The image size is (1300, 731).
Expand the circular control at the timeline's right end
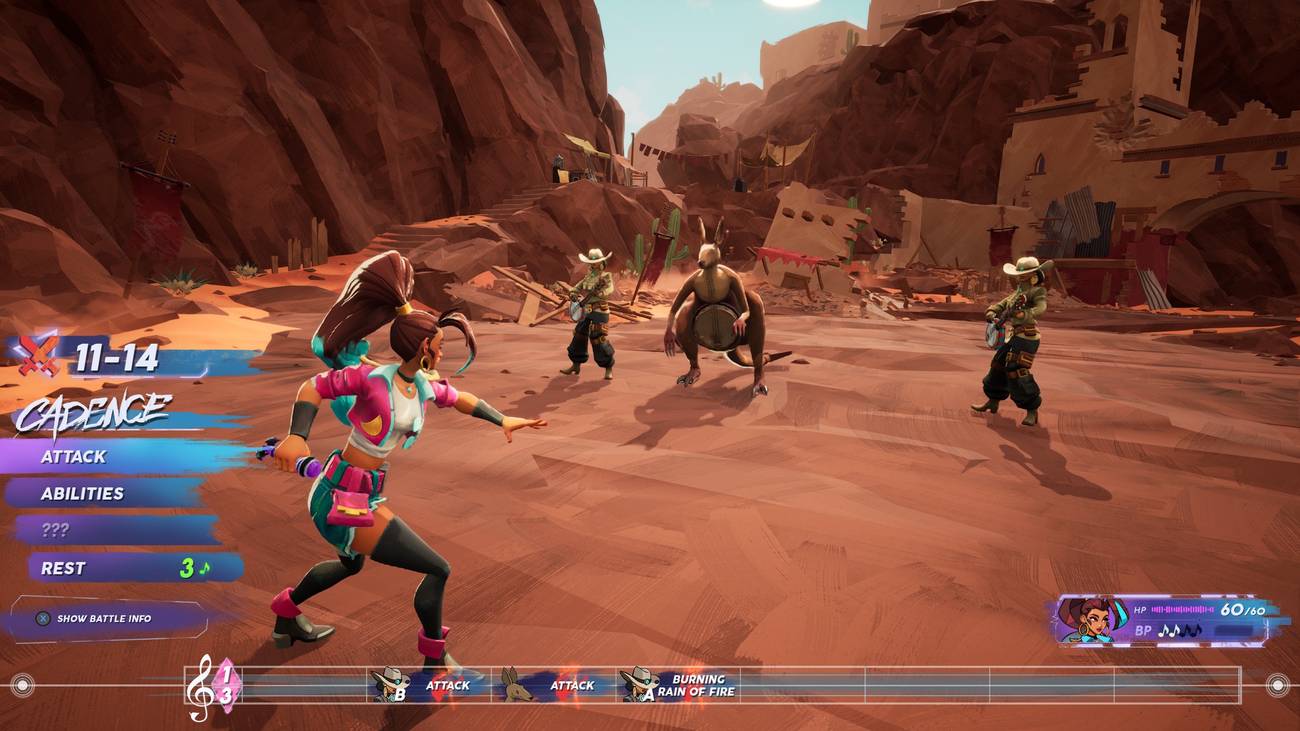[x=1278, y=684]
